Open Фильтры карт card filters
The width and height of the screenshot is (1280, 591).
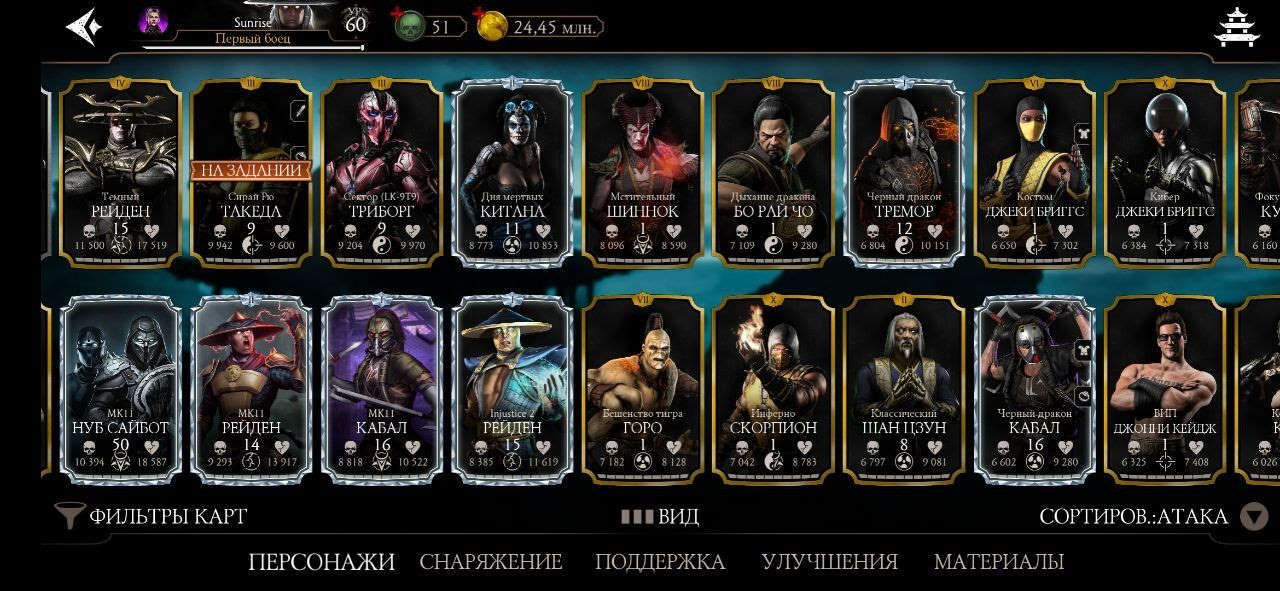pyautogui.click(x=152, y=516)
